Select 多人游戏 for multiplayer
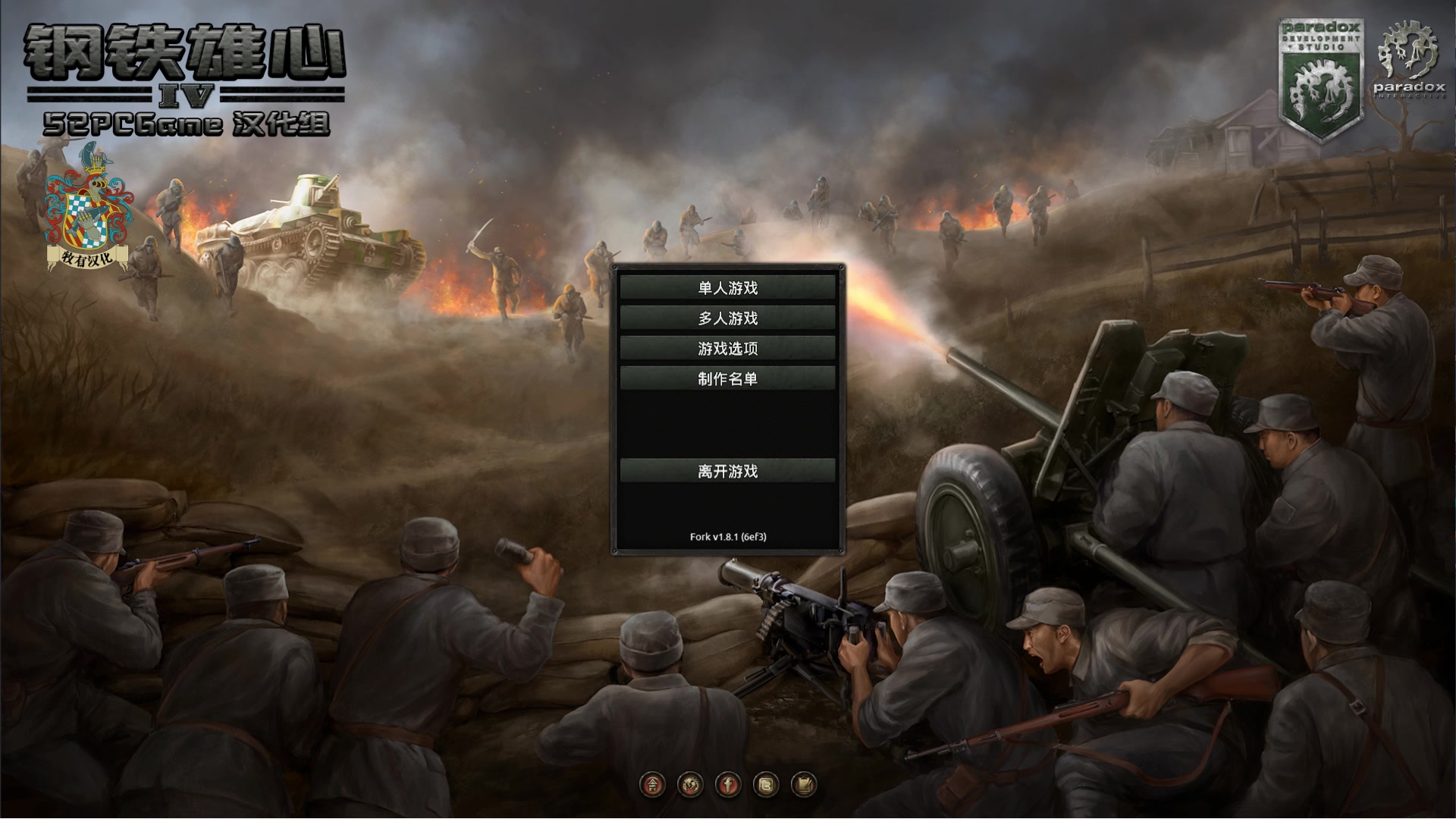The width and height of the screenshot is (1456, 819). pyautogui.click(x=726, y=318)
